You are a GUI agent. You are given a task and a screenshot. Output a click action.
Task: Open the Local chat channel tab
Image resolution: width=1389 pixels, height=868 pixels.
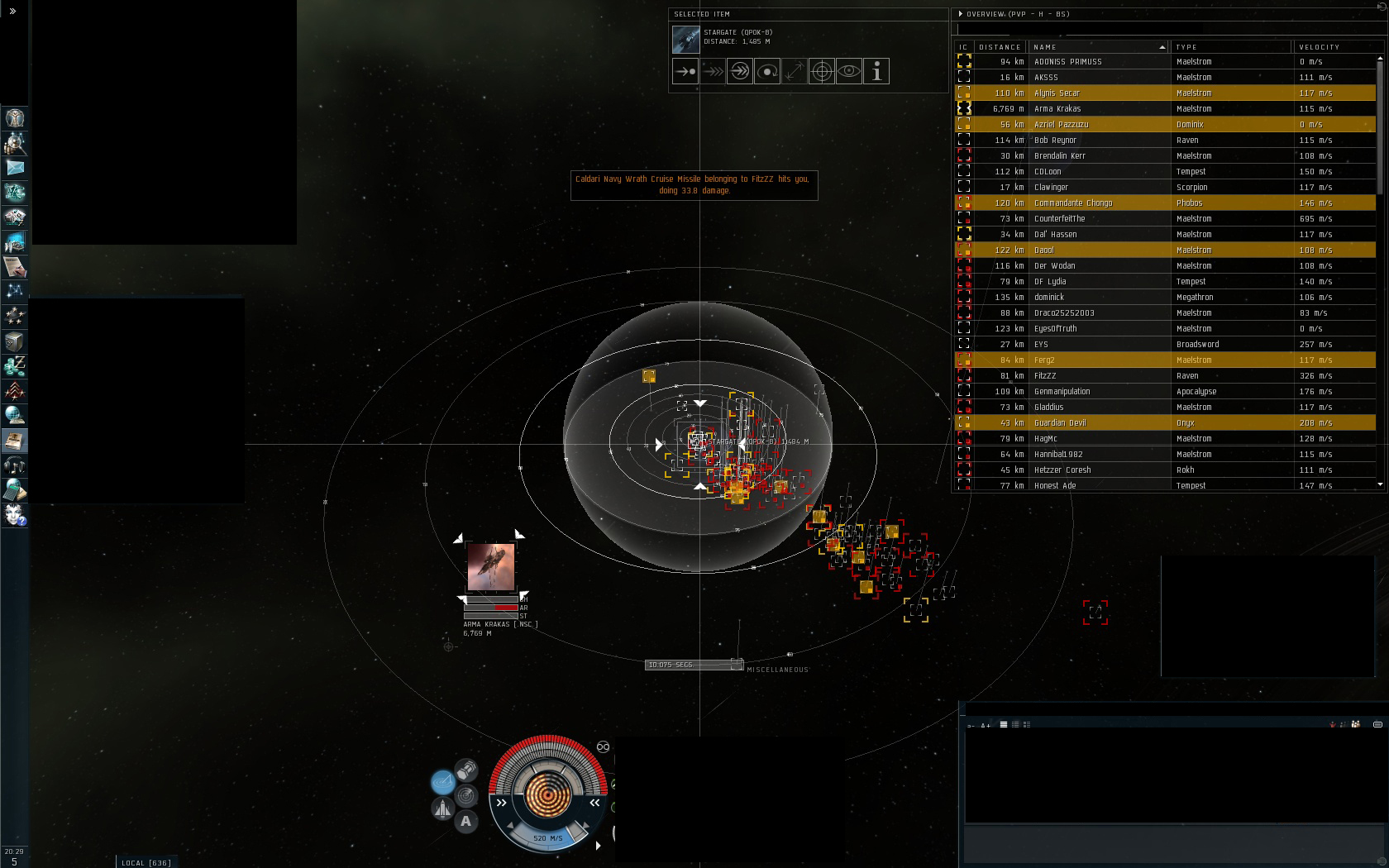[x=146, y=862]
